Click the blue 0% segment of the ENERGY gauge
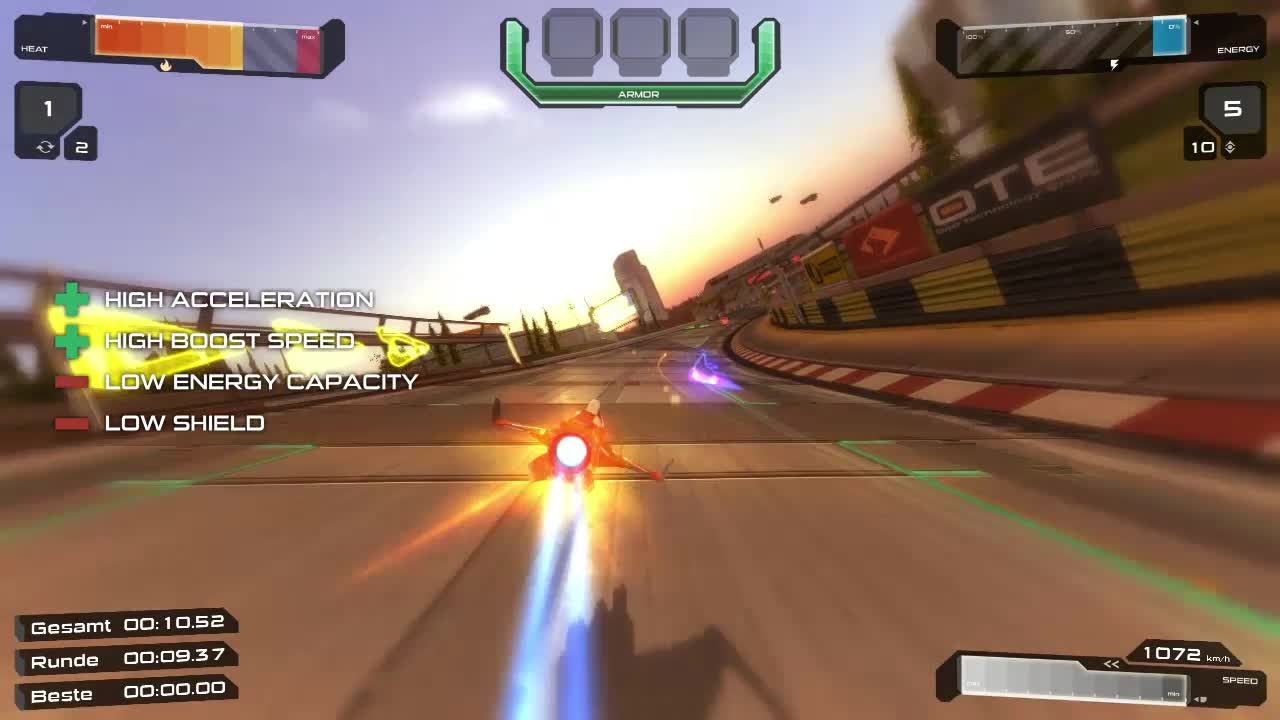The image size is (1280, 720). point(1170,37)
